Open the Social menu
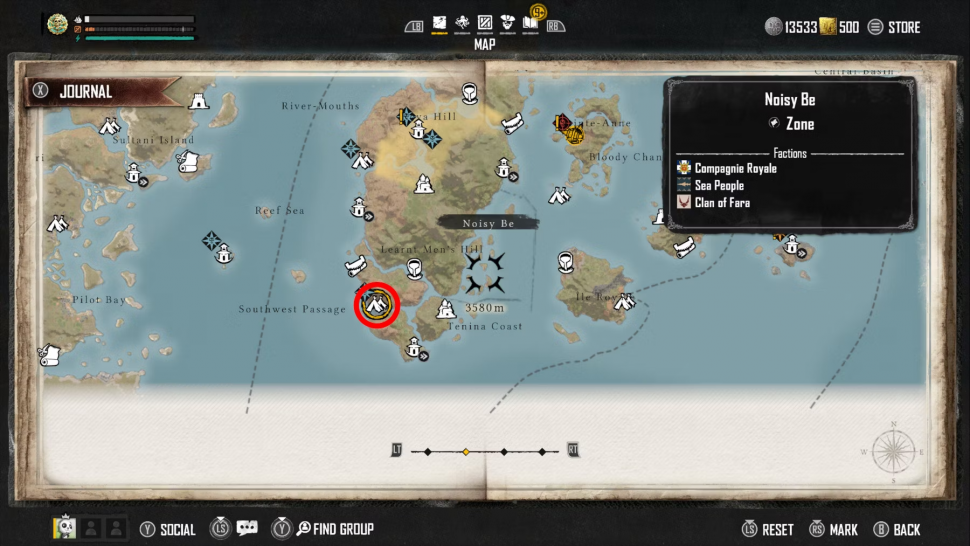970x546 pixels. 168,529
